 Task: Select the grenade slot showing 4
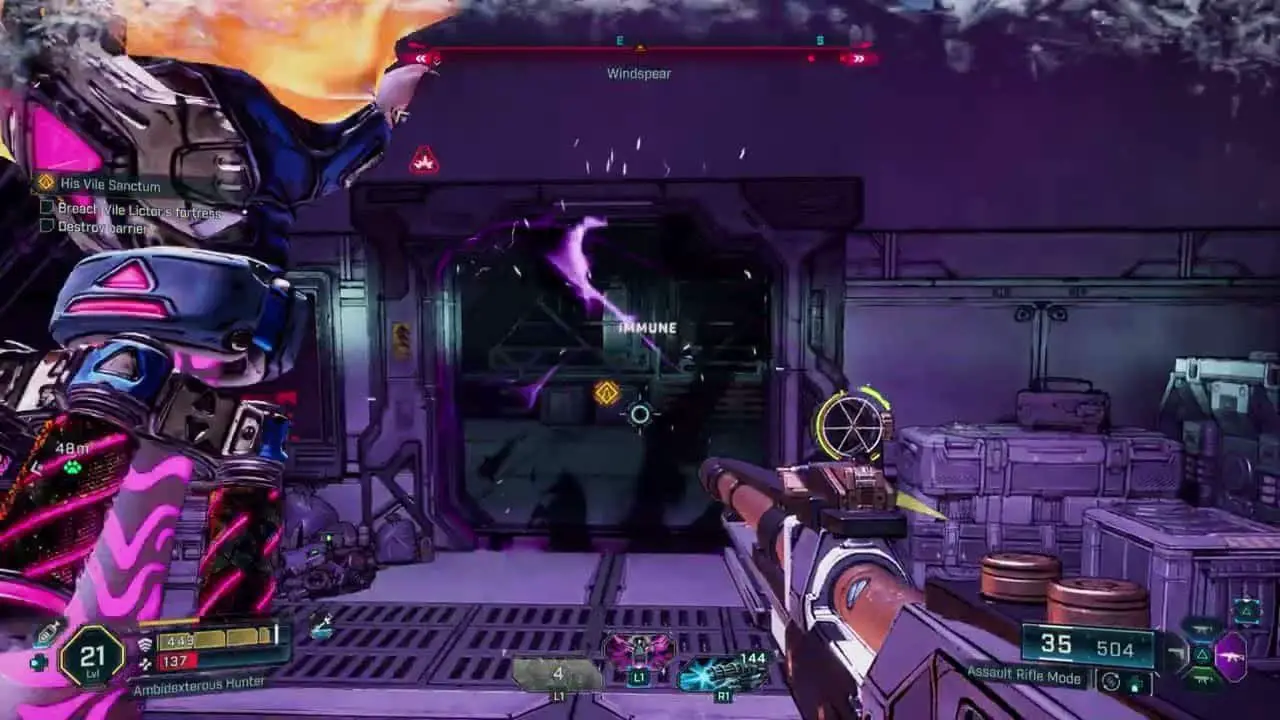[x=557, y=673]
